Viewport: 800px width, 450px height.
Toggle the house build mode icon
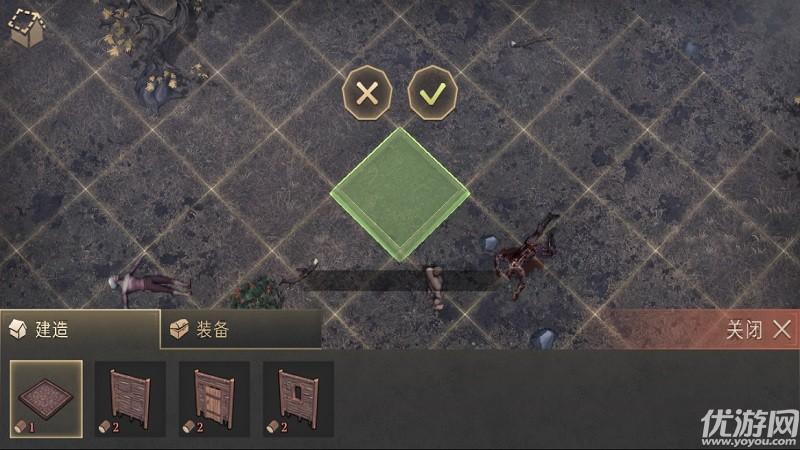pyautogui.click(x=25, y=28)
